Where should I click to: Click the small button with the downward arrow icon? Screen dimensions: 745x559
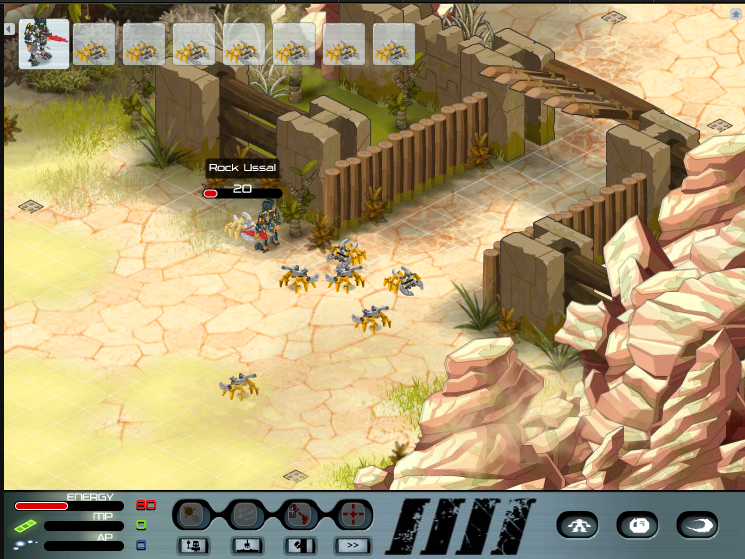[245, 545]
